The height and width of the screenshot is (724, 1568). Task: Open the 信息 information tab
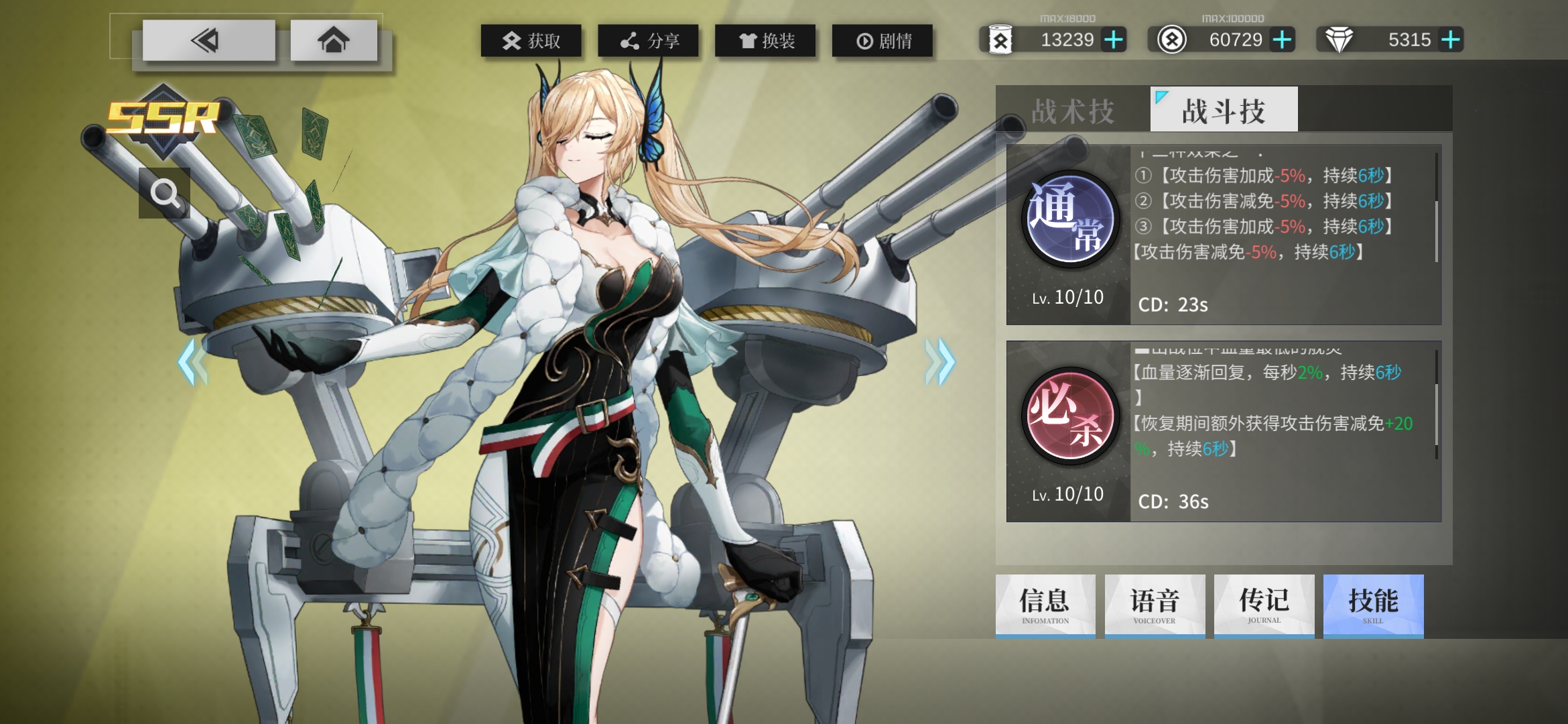(x=1045, y=605)
